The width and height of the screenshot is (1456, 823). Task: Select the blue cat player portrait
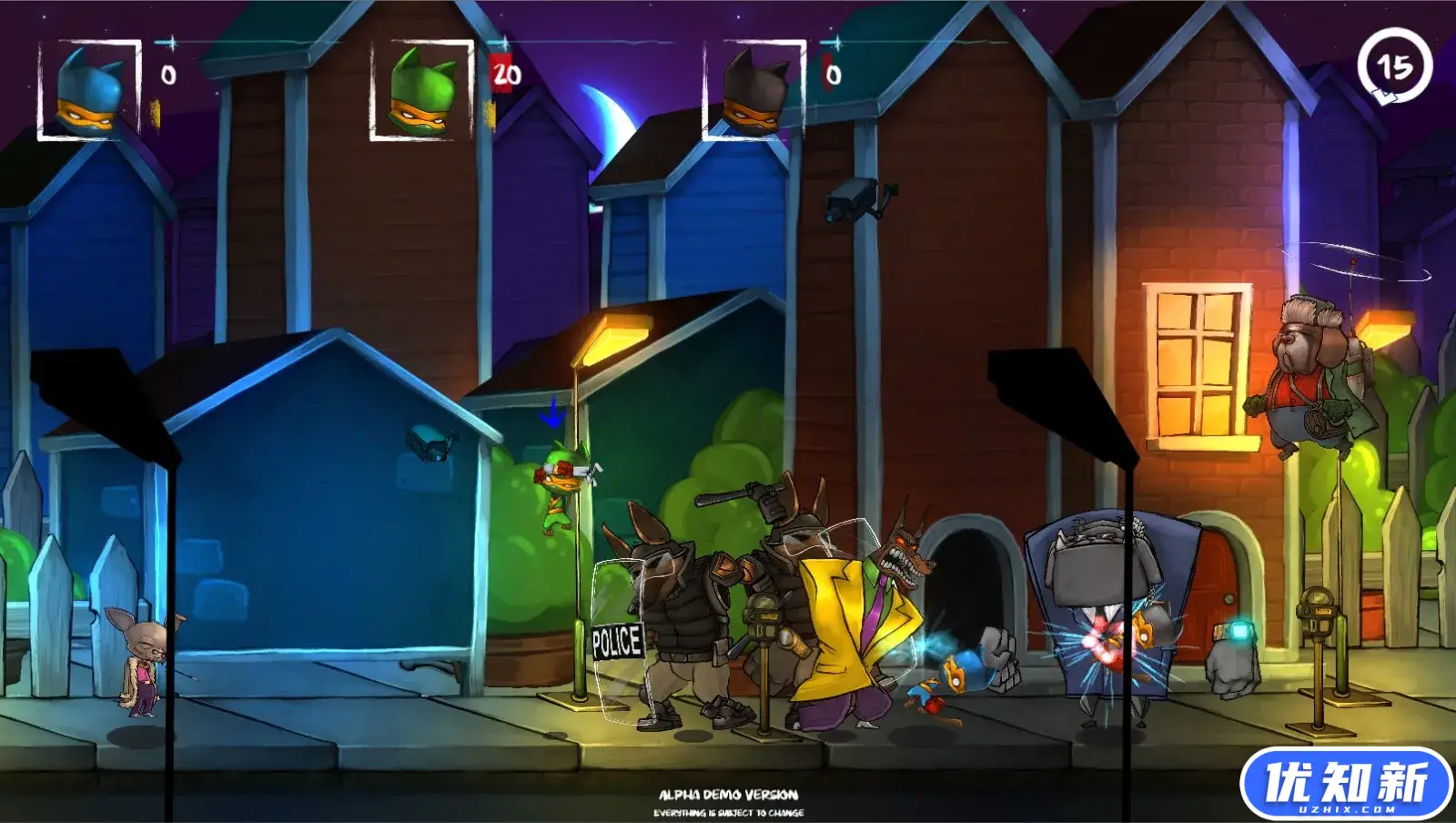pos(89,90)
